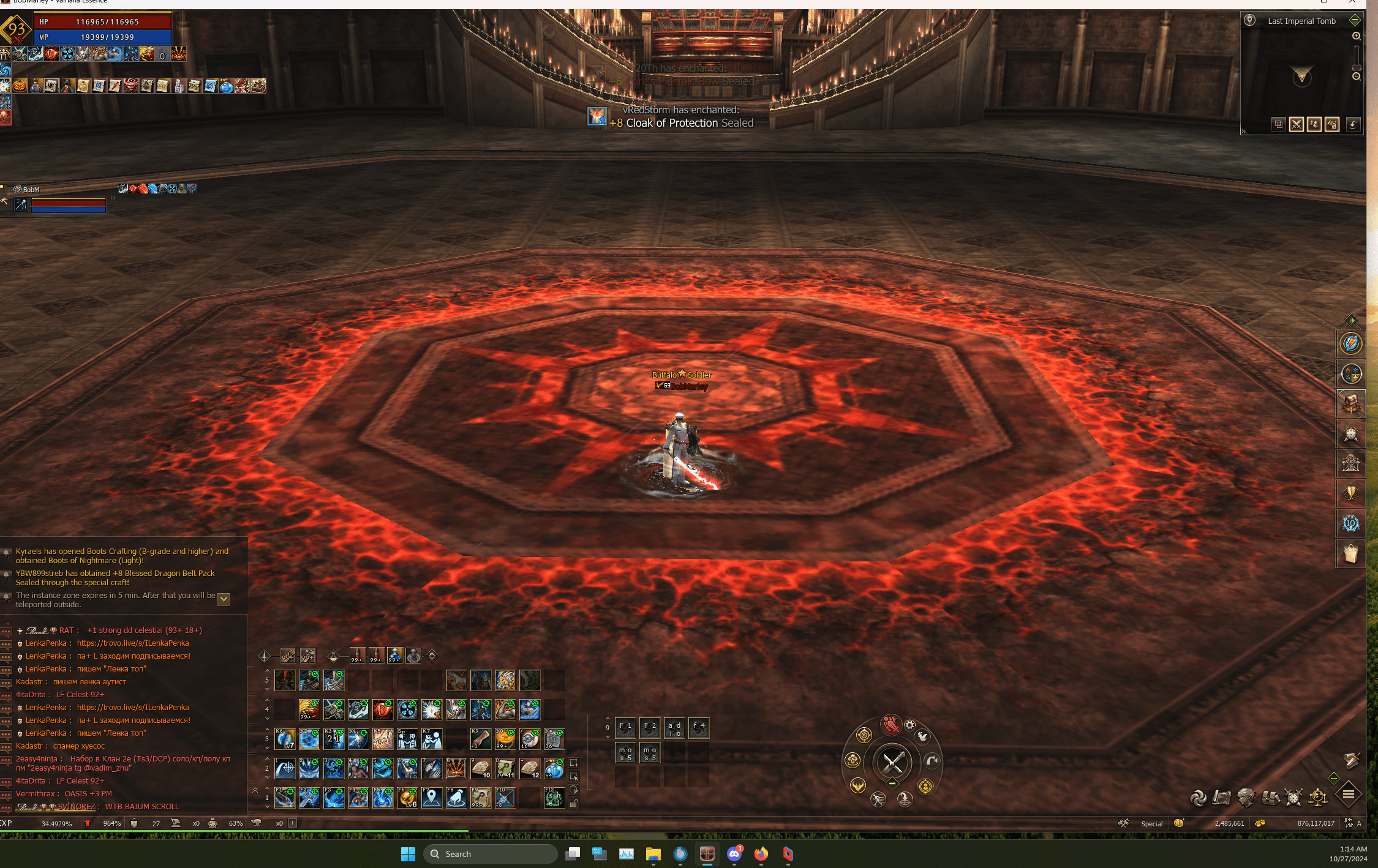Select the 'F 1' macro slot
Viewport: 1378px width, 868px height.
coord(625,728)
